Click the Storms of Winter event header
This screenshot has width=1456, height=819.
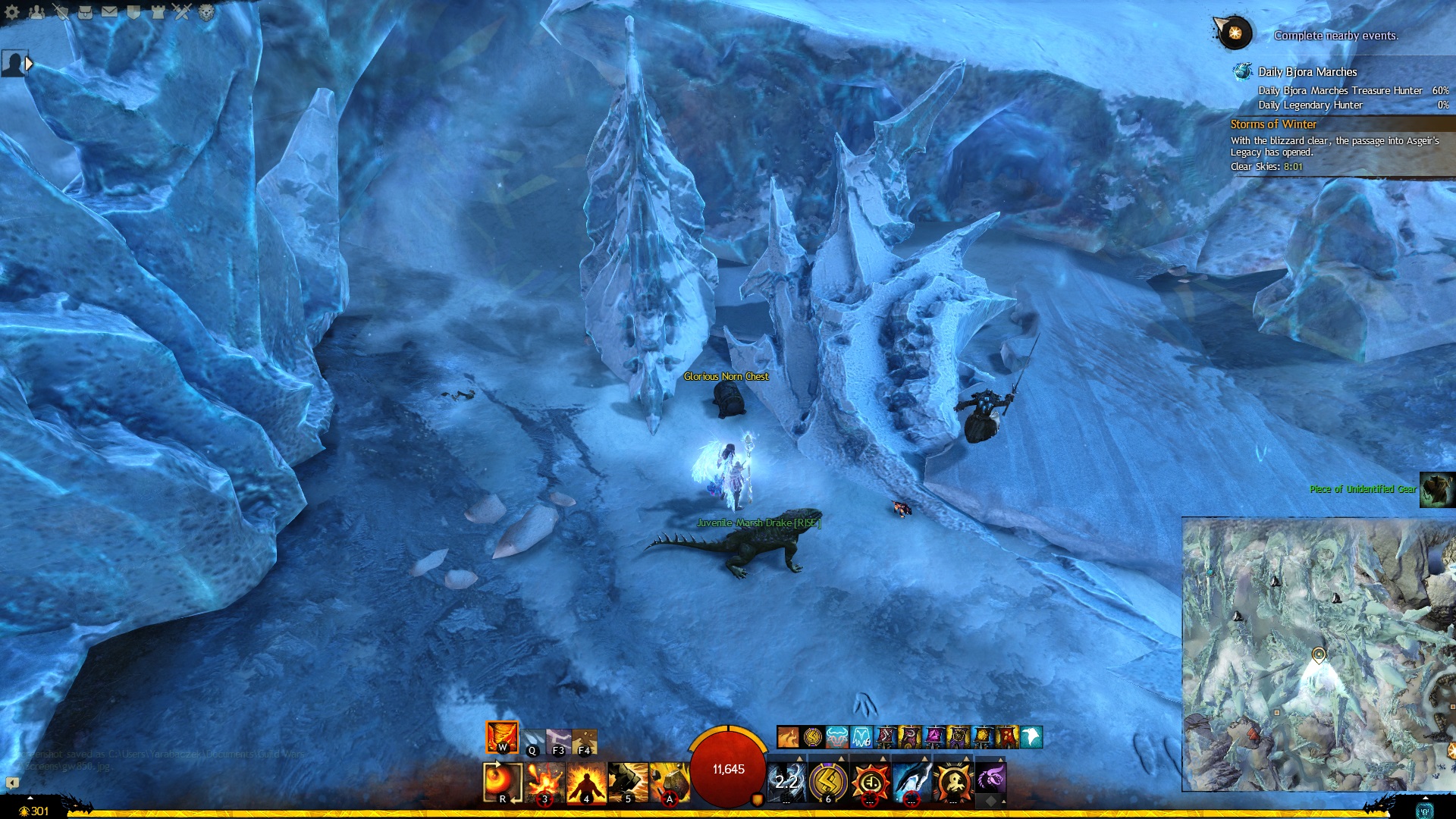pos(1273,124)
